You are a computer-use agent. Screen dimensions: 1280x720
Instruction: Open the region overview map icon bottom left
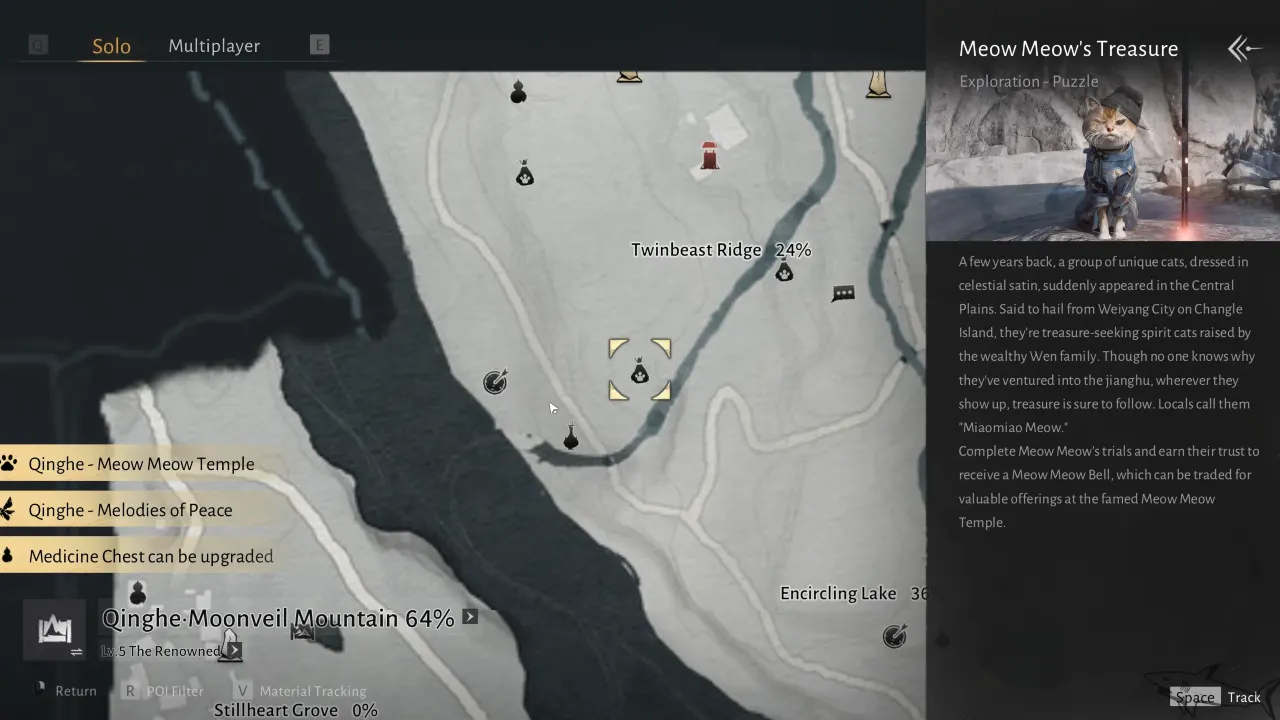tap(53, 630)
